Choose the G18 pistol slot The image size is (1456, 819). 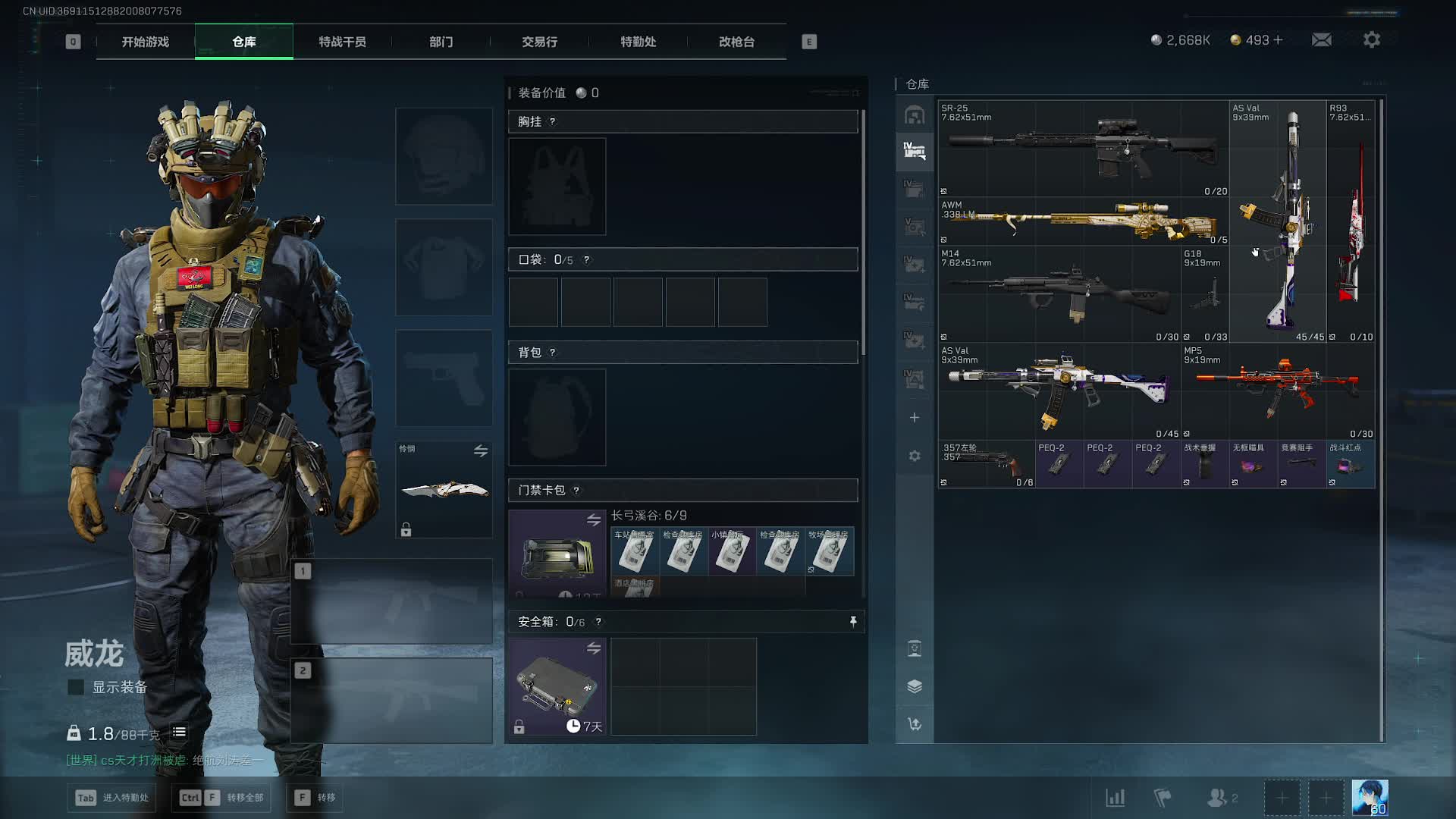(1205, 293)
